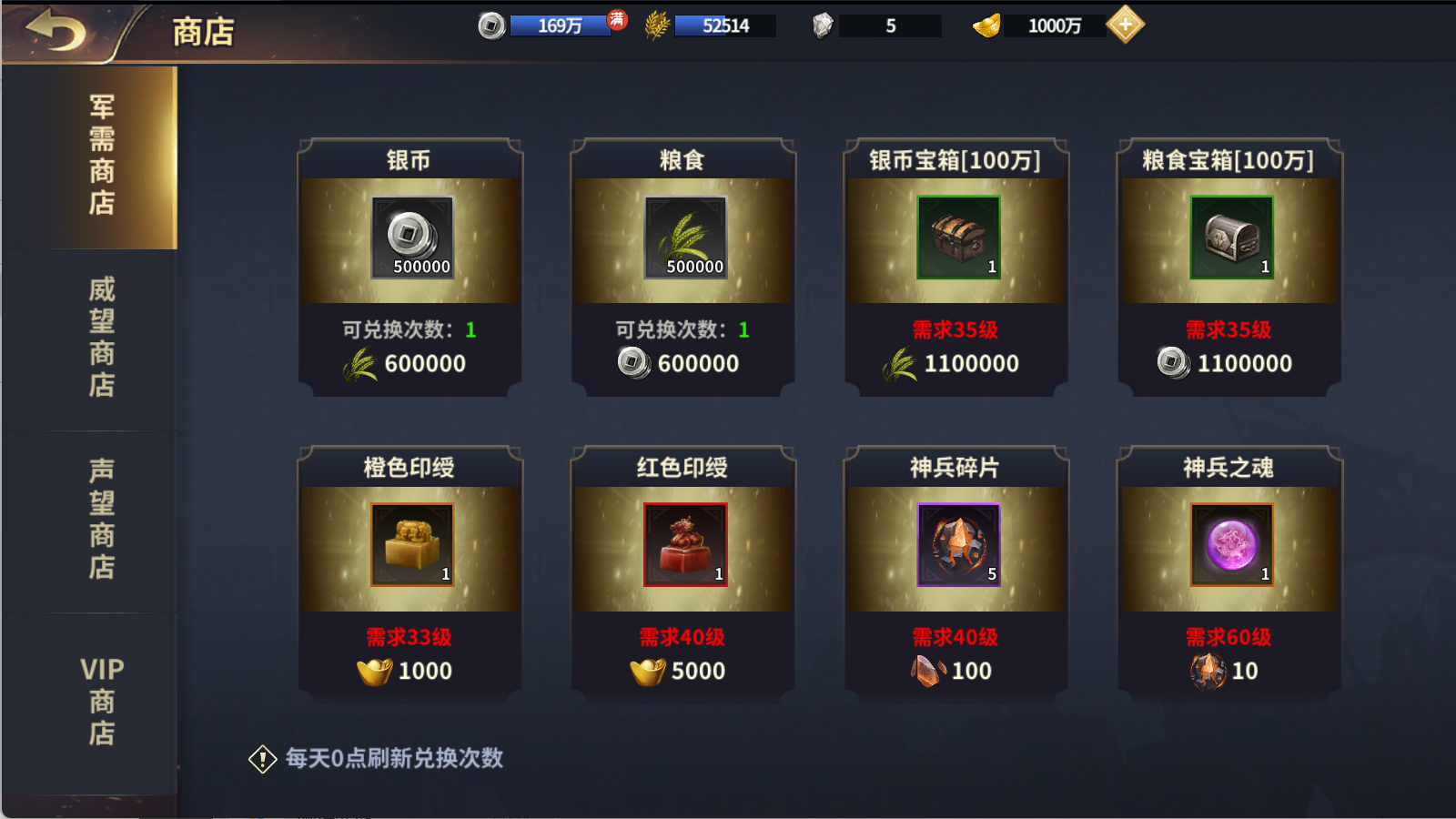The width and height of the screenshot is (1456, 819).
Task: Tap the grain currency icon in top bar
Action: pyautogui.click(x=656, y=25)
